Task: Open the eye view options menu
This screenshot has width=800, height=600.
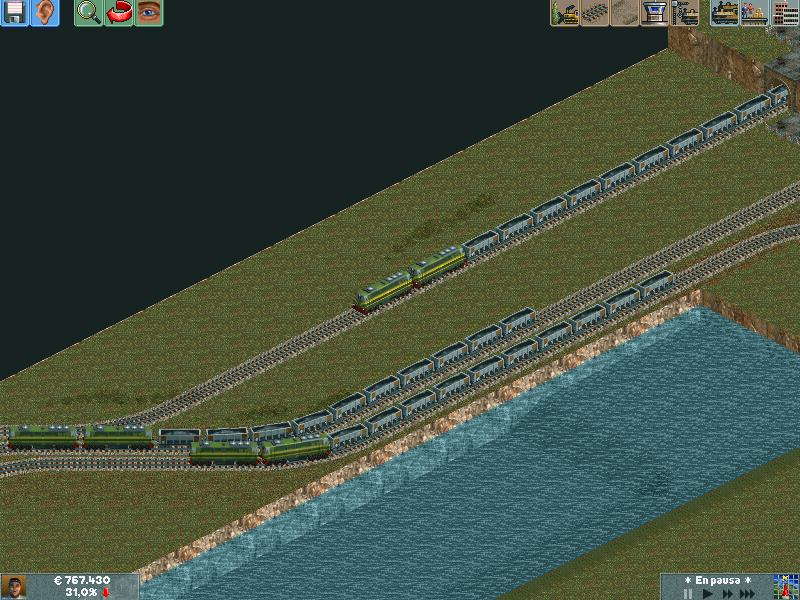Action: tap(149, 13)
